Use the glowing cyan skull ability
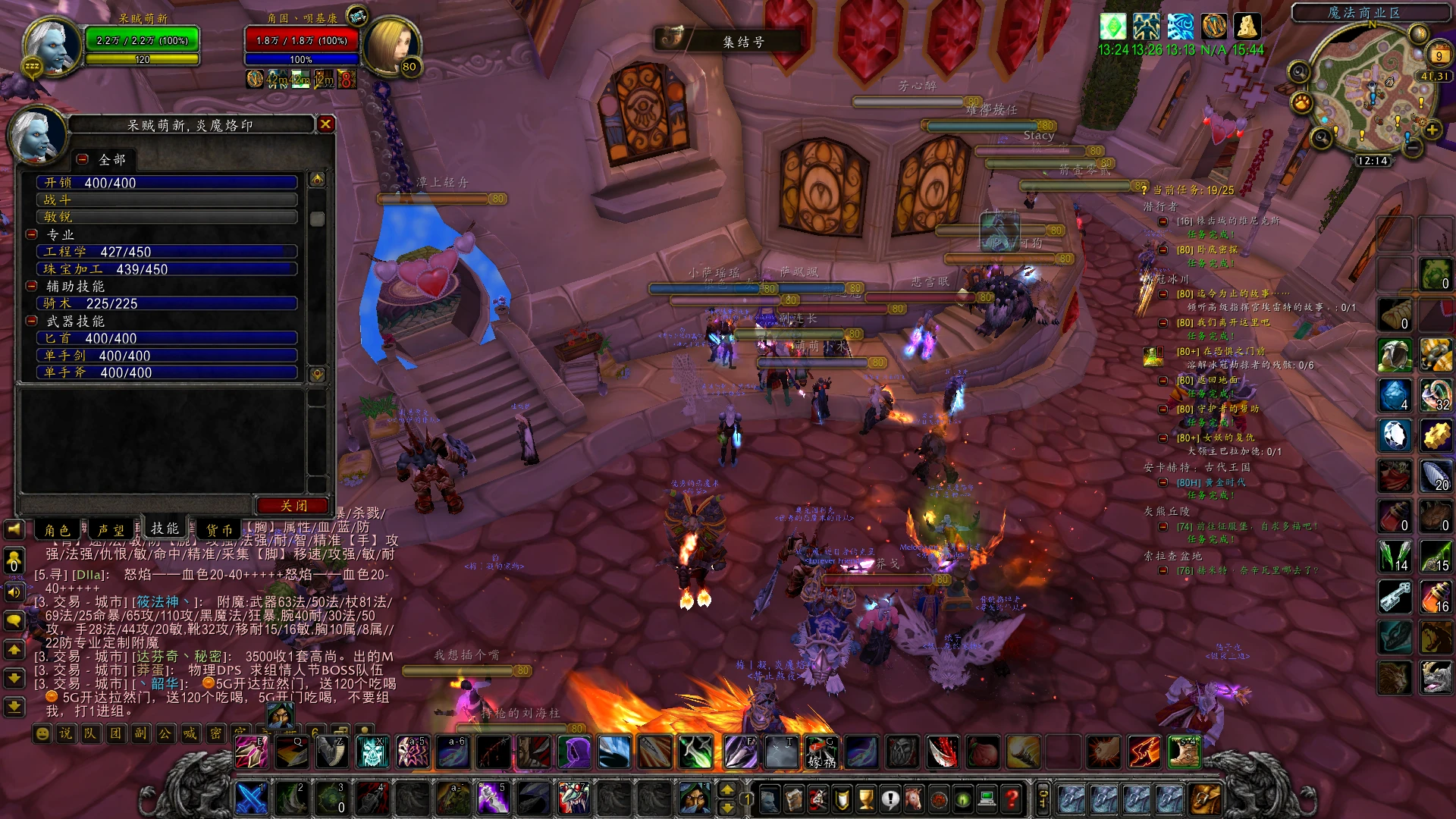This screenshot has width=1456, height=819. [x=372, y=752]
